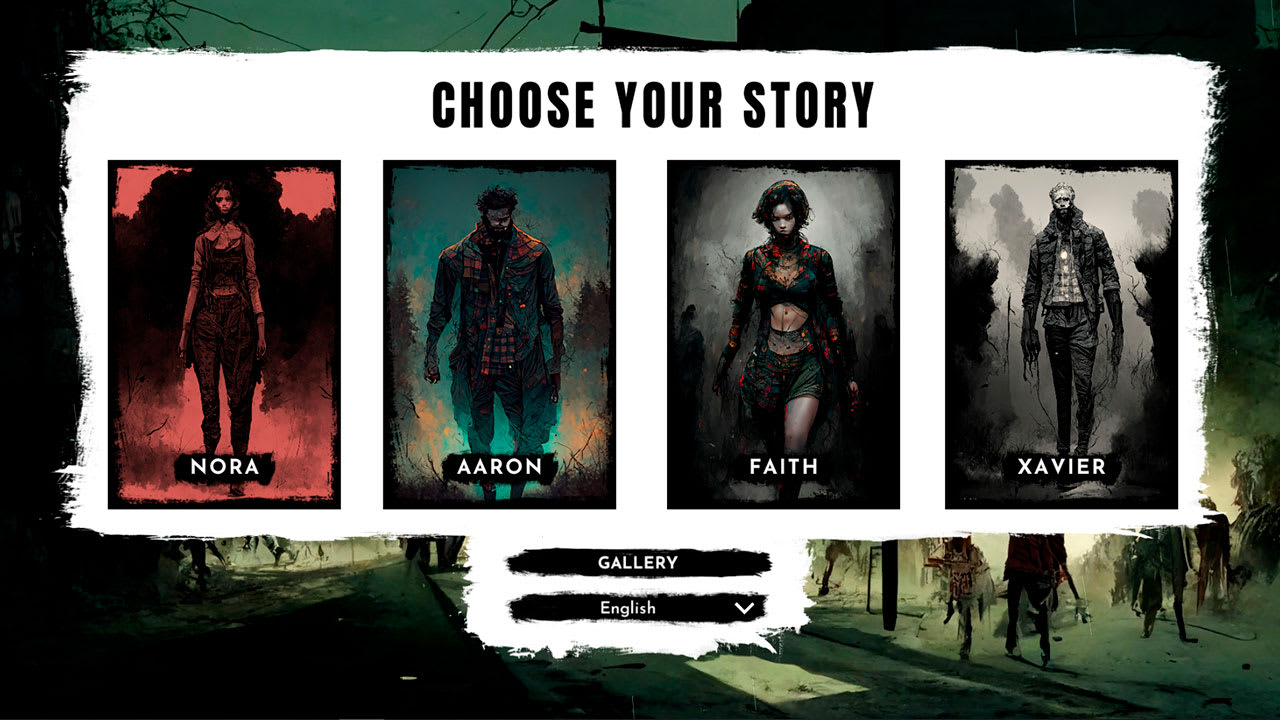Click the chevron on the English dropdown

(x=741, y=607)
